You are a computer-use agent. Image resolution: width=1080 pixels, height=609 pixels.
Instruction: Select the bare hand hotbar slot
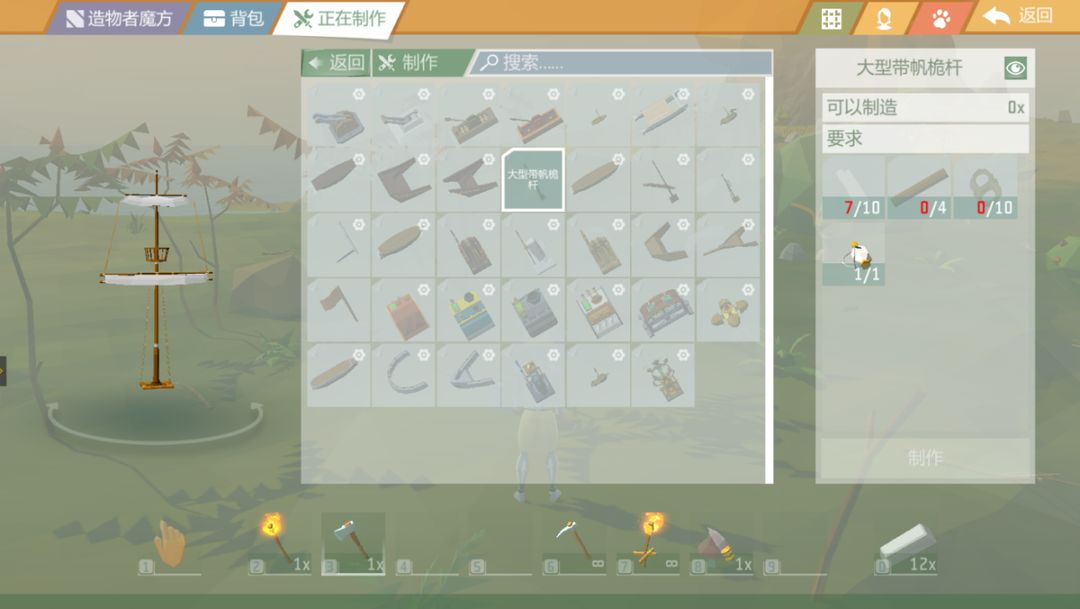170,546
